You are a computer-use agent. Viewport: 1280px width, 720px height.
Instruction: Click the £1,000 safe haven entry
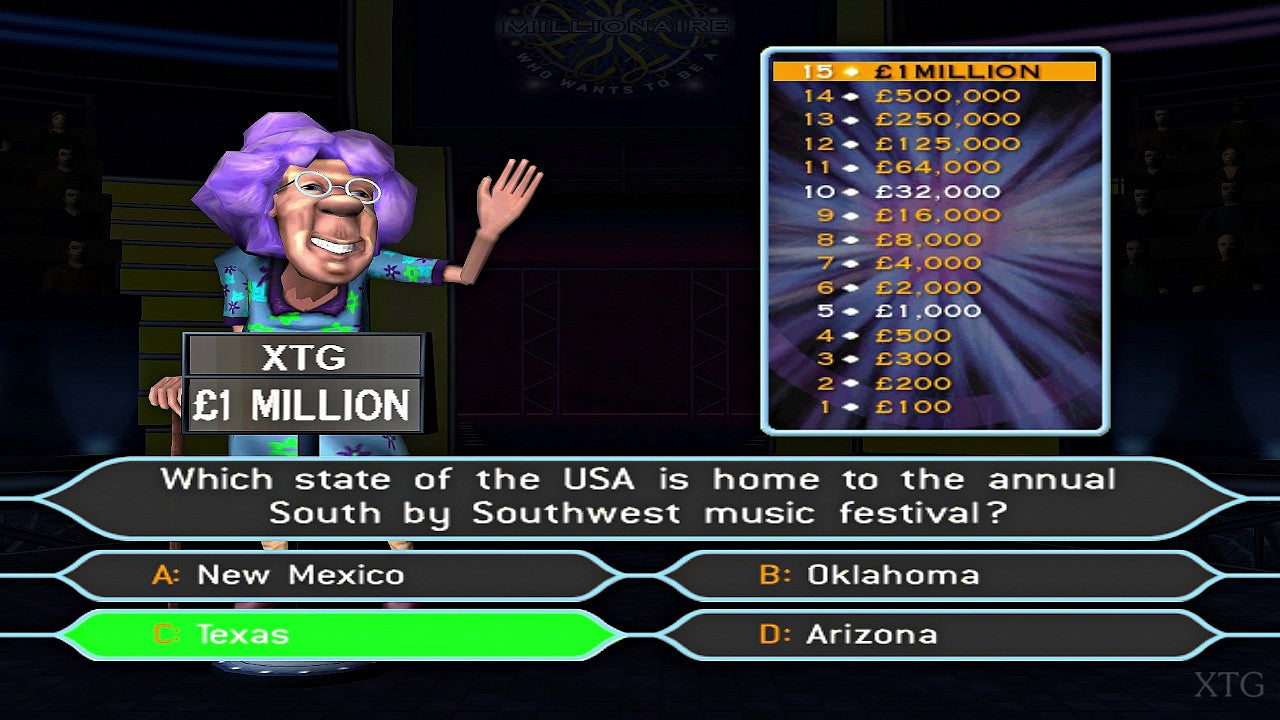click(x=928, y=311)
